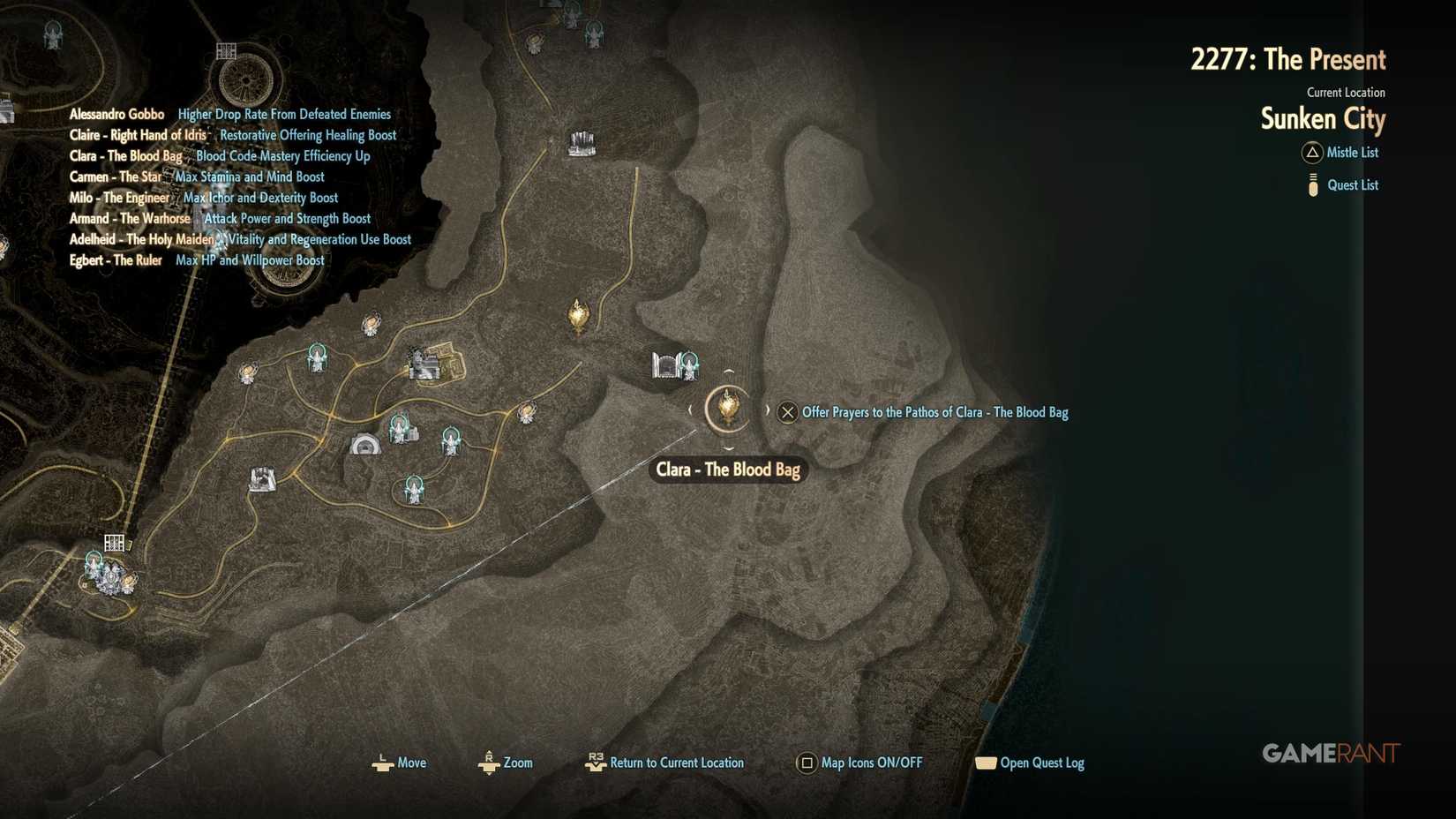1456x819 pixels.
Task: Select the R3 Return to Current Location icon
Action: click(596, 761)
